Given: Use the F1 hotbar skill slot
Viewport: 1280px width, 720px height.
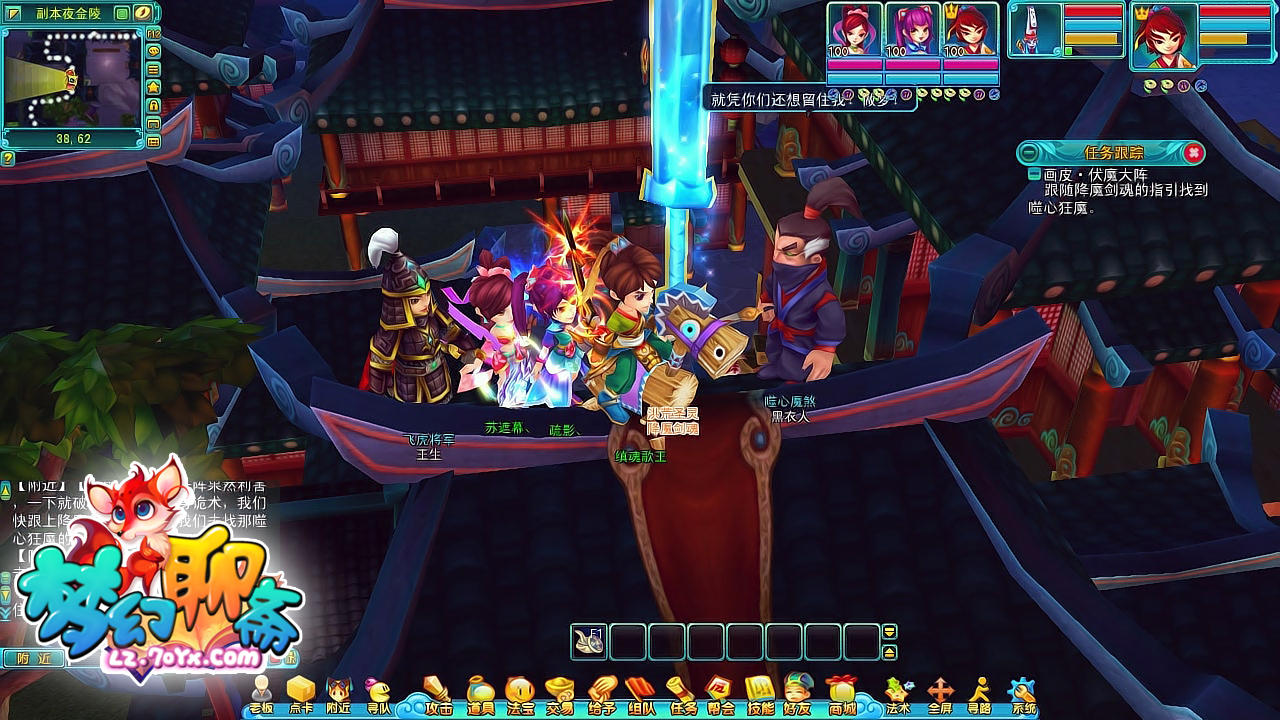Looking at the screenshot, I should [590, 642].
